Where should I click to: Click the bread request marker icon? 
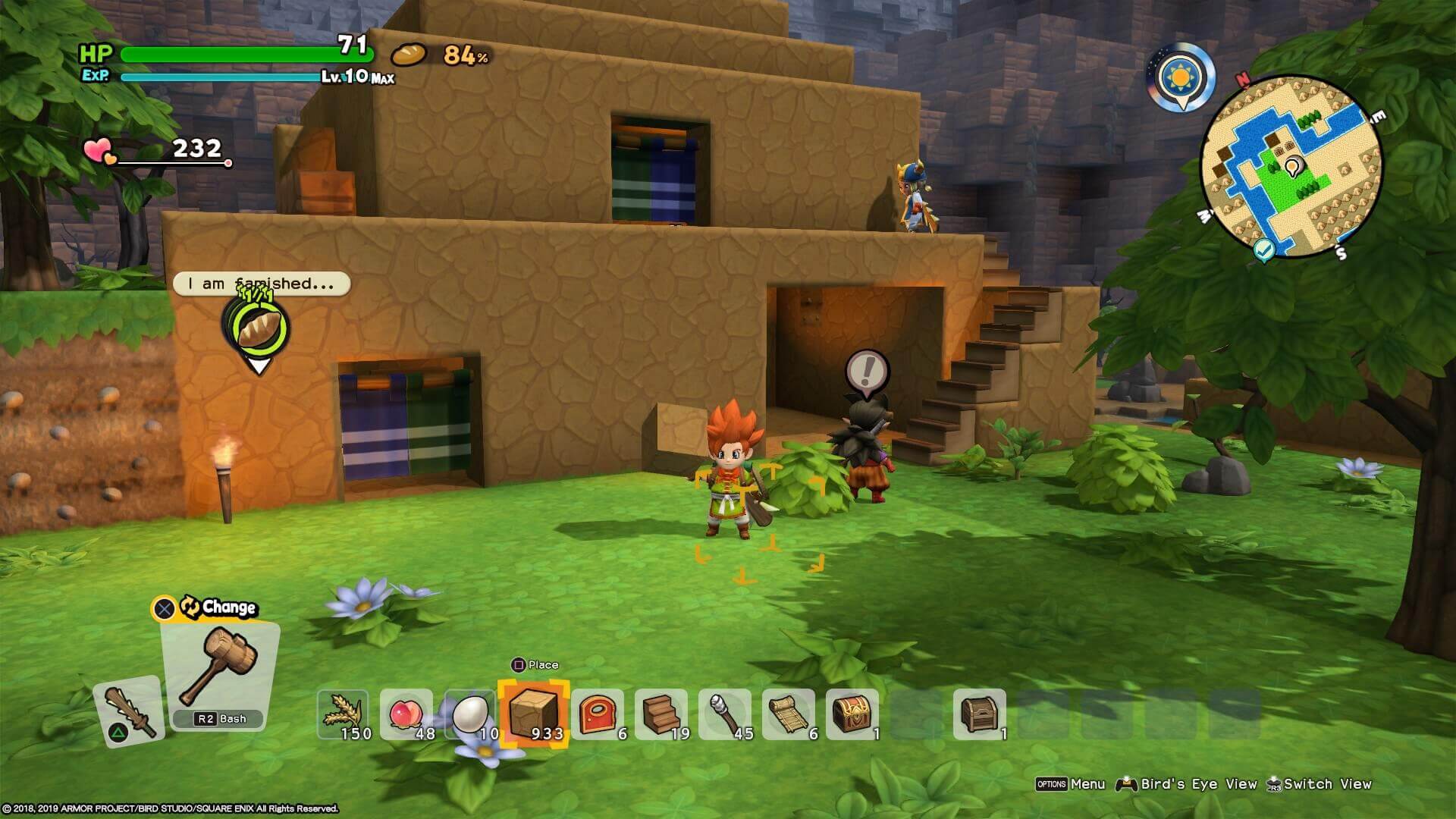pos(258,328)
